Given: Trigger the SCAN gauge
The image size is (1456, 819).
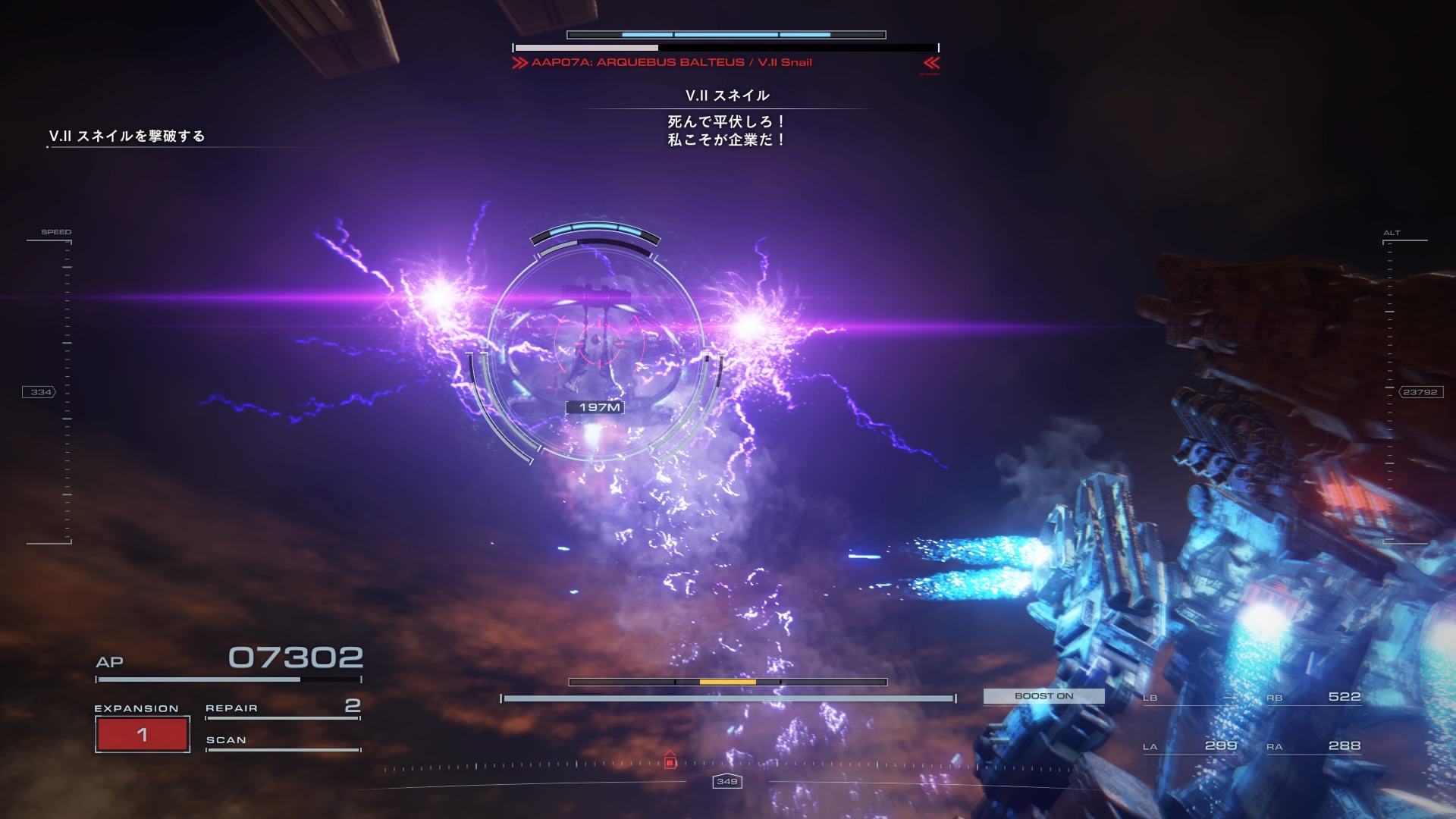Looking at the screenshot, I should click(282, 742).
